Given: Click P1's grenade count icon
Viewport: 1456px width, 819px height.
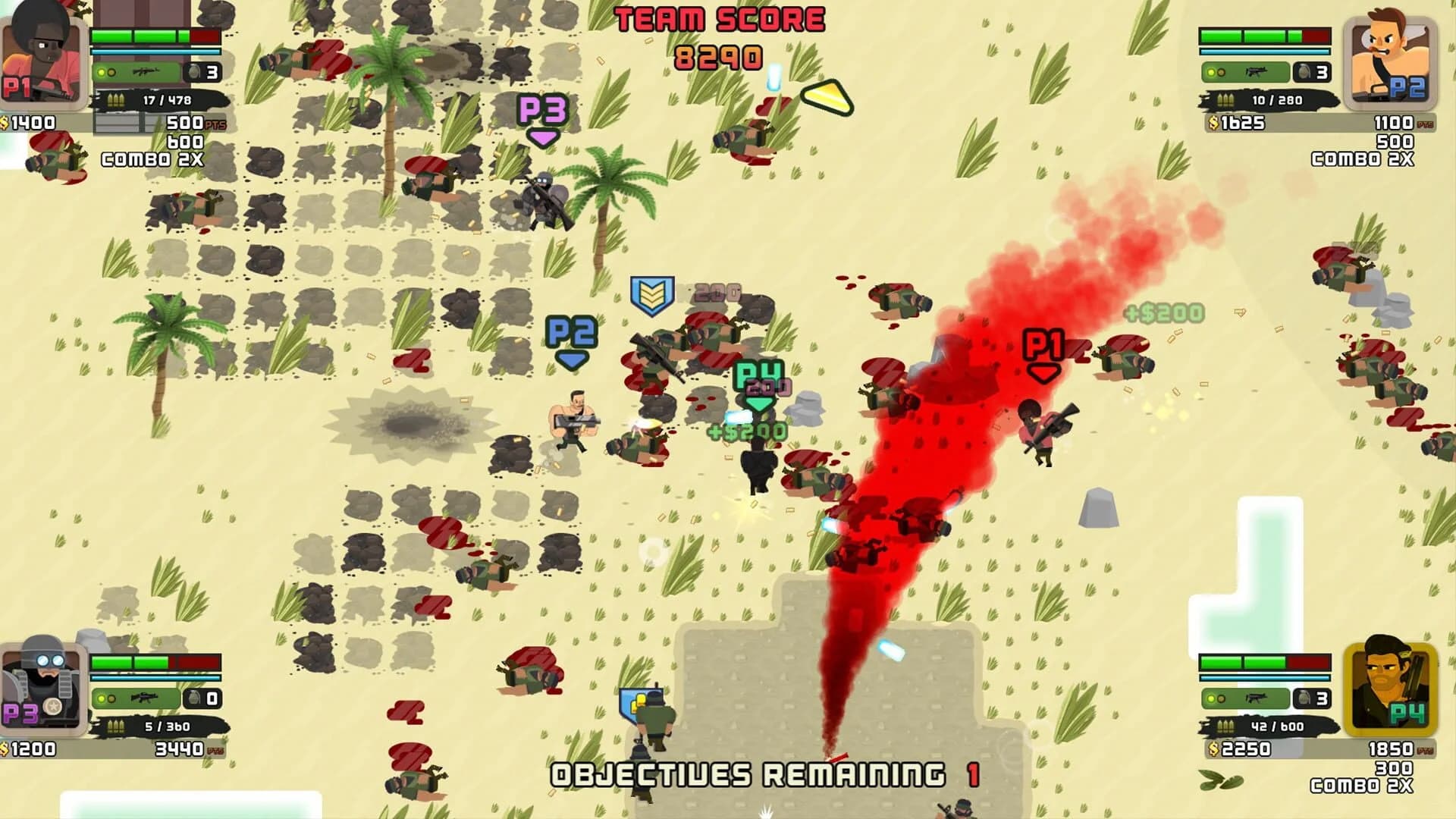Looking at the screenshot, I should pos(196,72).
